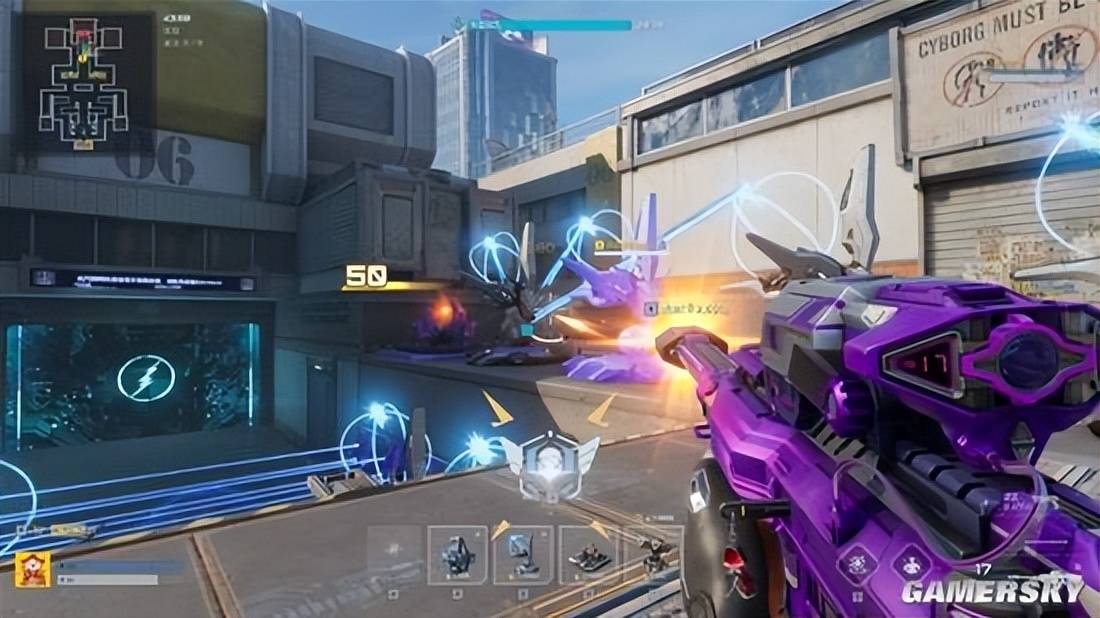Trigger the right diamond-shaped skill icon
This screenshot has height=618, width=1100.
[911, 565]
